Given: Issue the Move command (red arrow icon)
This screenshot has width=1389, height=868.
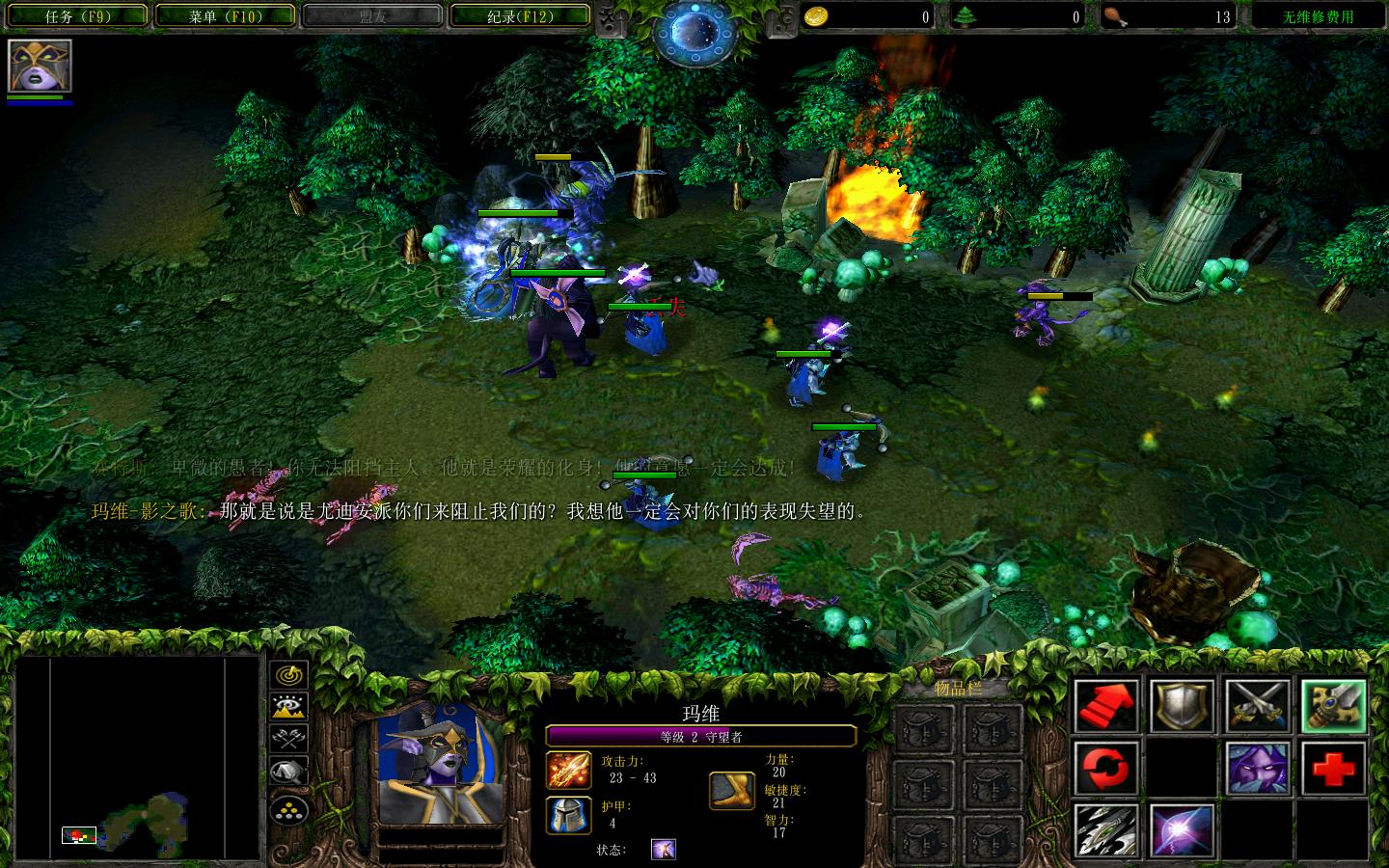Looking at the screenshot, I should point(1106,706).
